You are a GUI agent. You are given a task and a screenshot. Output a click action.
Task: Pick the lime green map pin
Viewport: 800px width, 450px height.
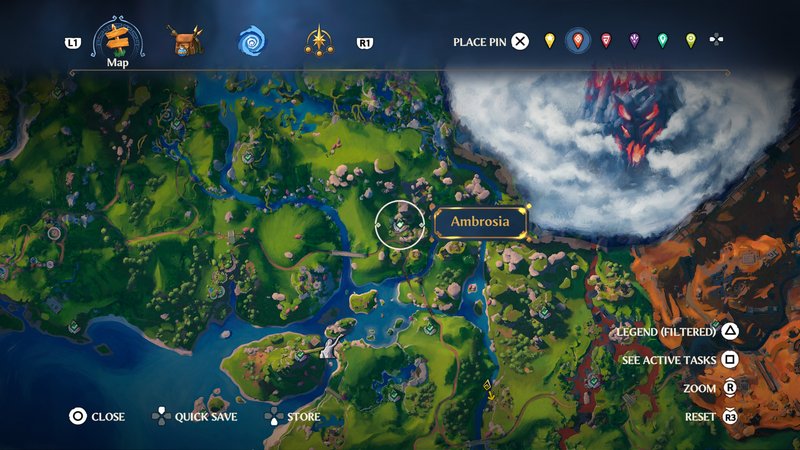click(x=690, y=41)
